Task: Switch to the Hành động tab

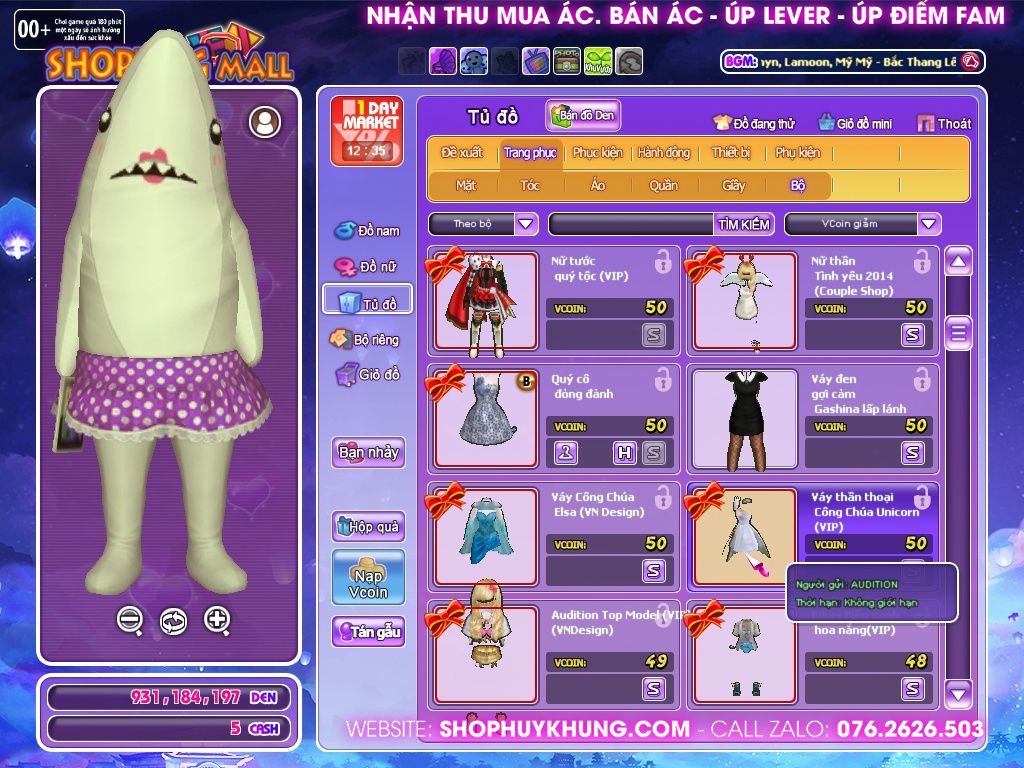Action: pyautogui.click(x=664, y=153)
